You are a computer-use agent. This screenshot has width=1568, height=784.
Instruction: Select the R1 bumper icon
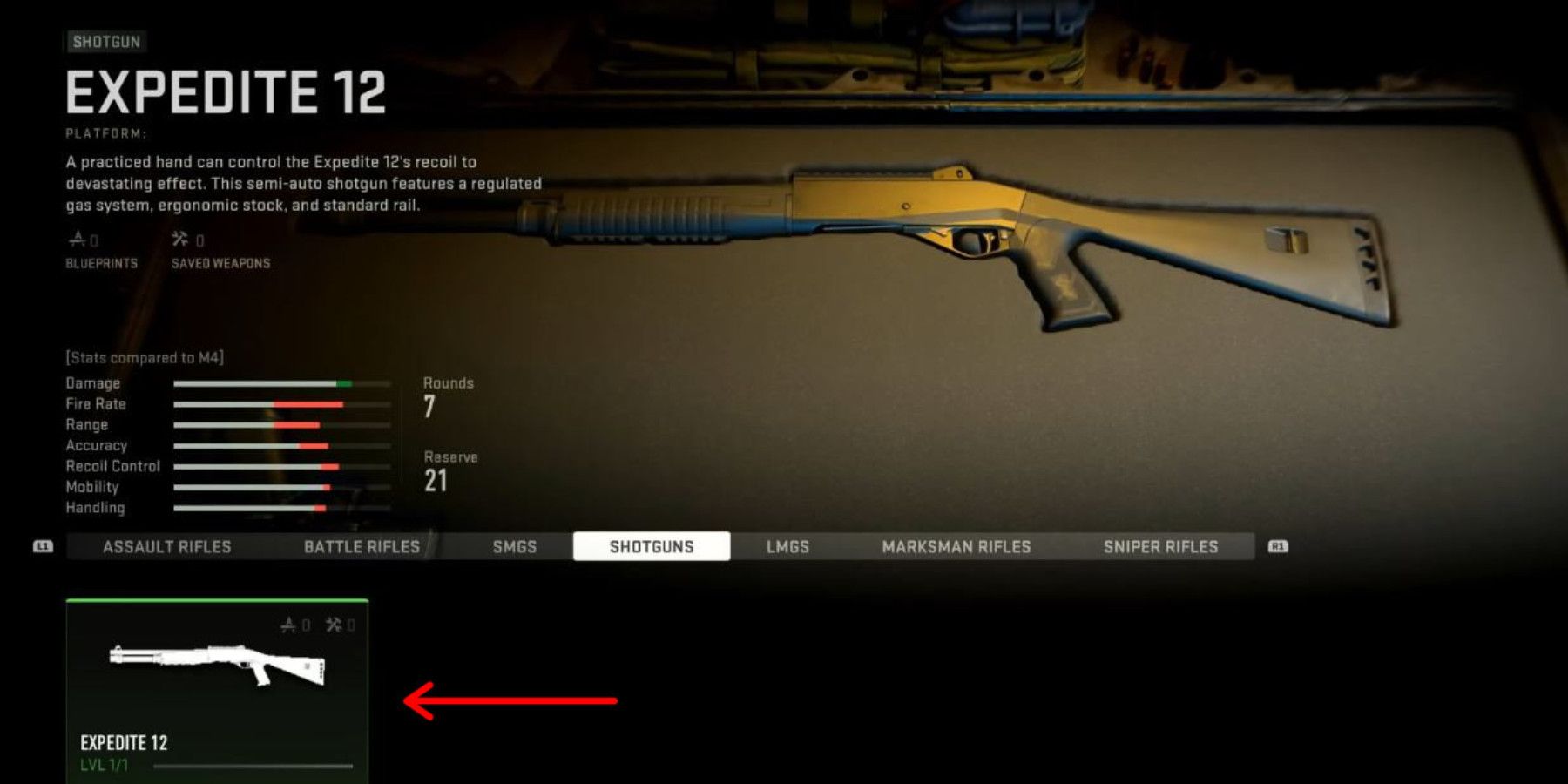(x=1277, y=547)
